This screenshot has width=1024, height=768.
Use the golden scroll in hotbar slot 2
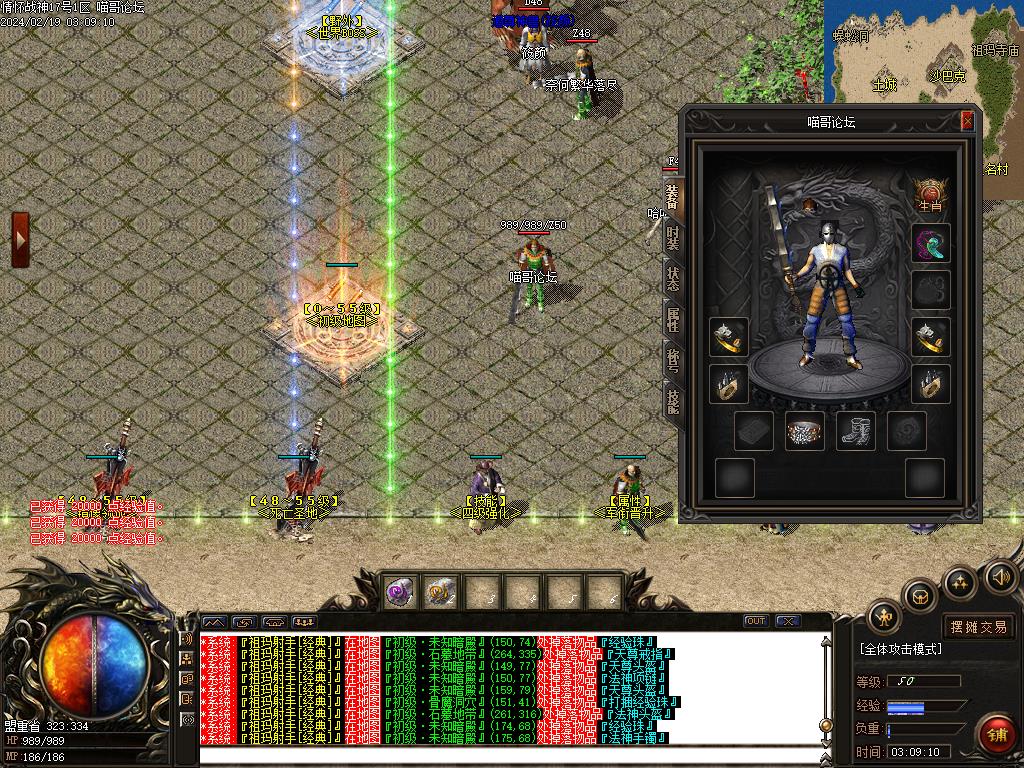pyautogui.click(x=440, y=592)
